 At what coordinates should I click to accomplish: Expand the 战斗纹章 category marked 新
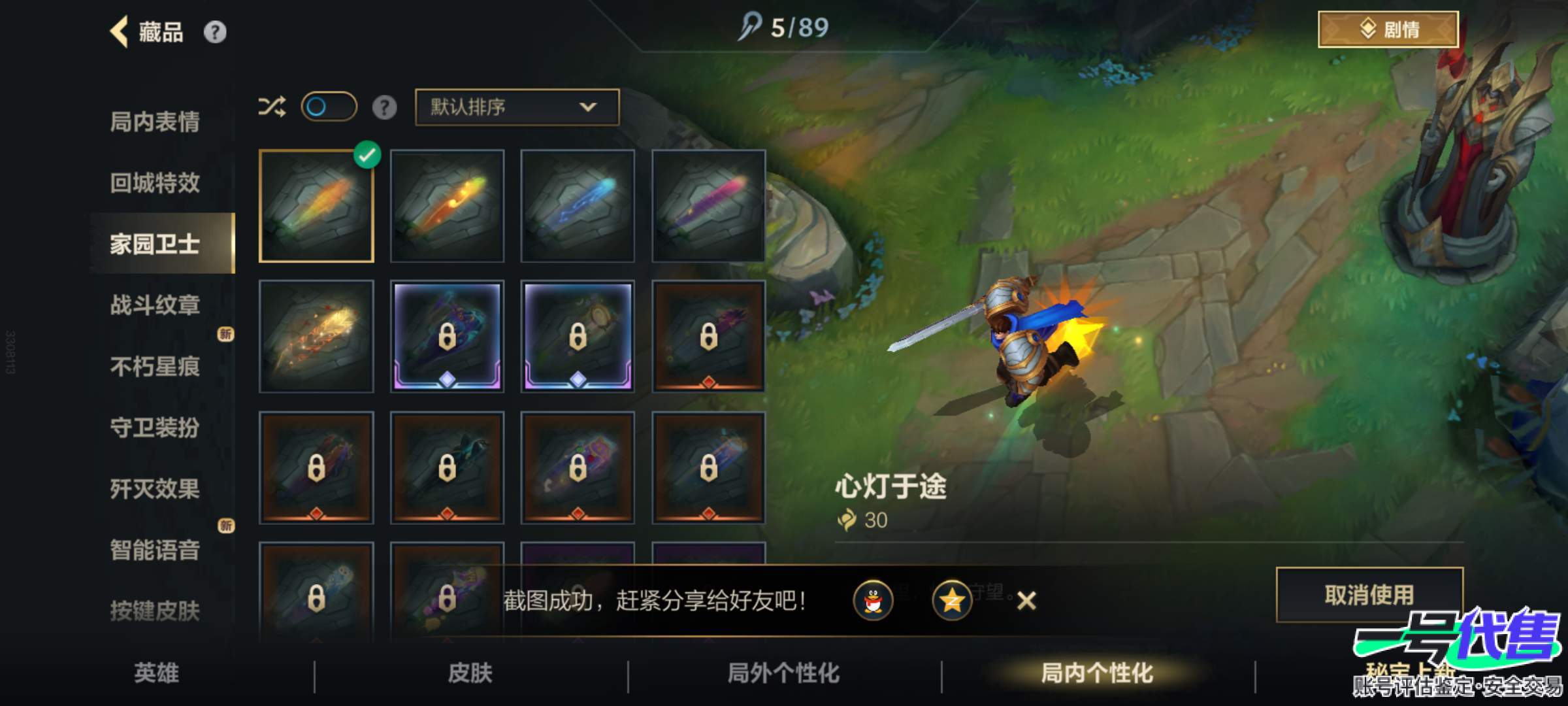(x=157, y=306)
